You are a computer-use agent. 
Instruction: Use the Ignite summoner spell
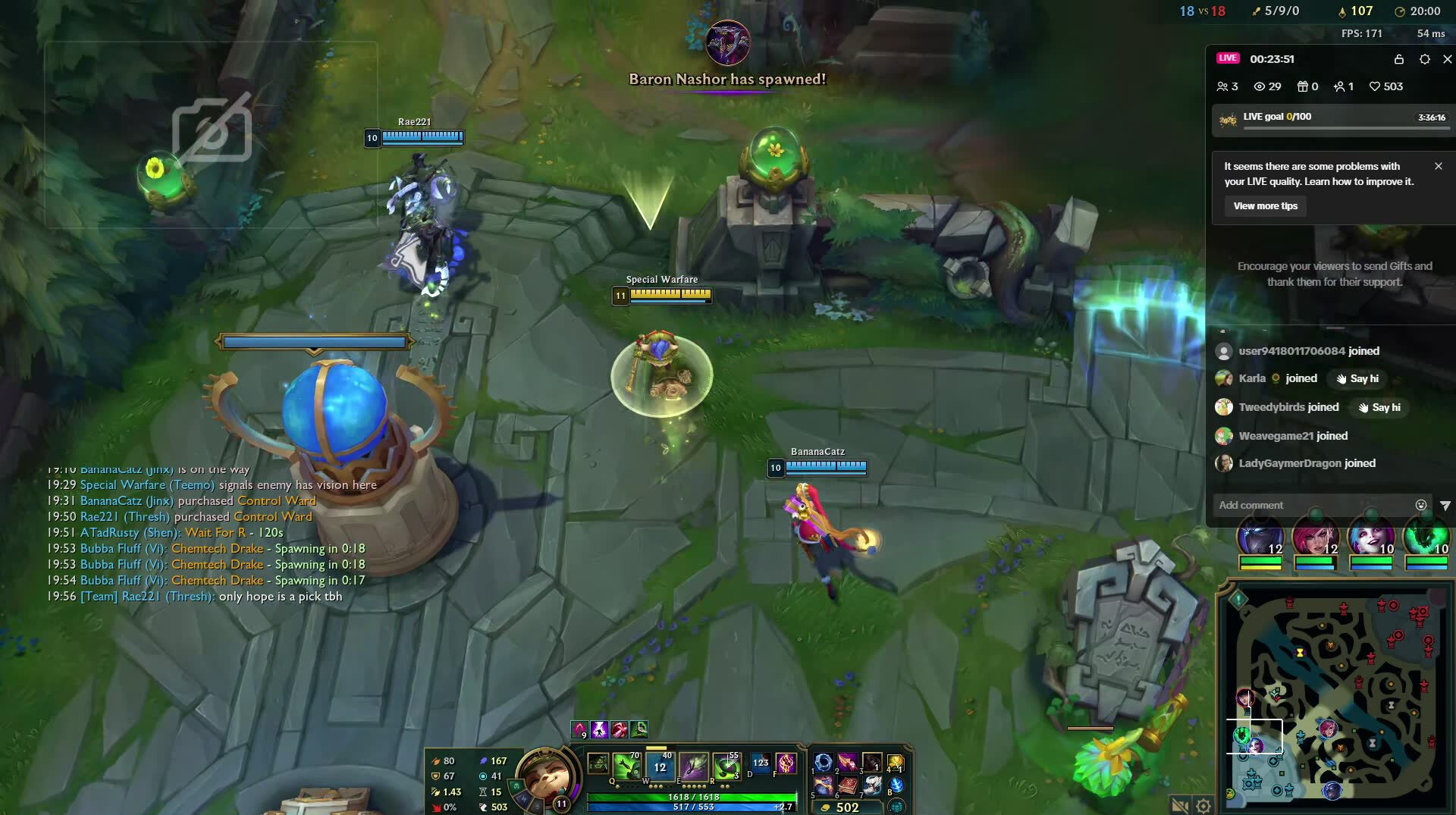coord(786,763)
